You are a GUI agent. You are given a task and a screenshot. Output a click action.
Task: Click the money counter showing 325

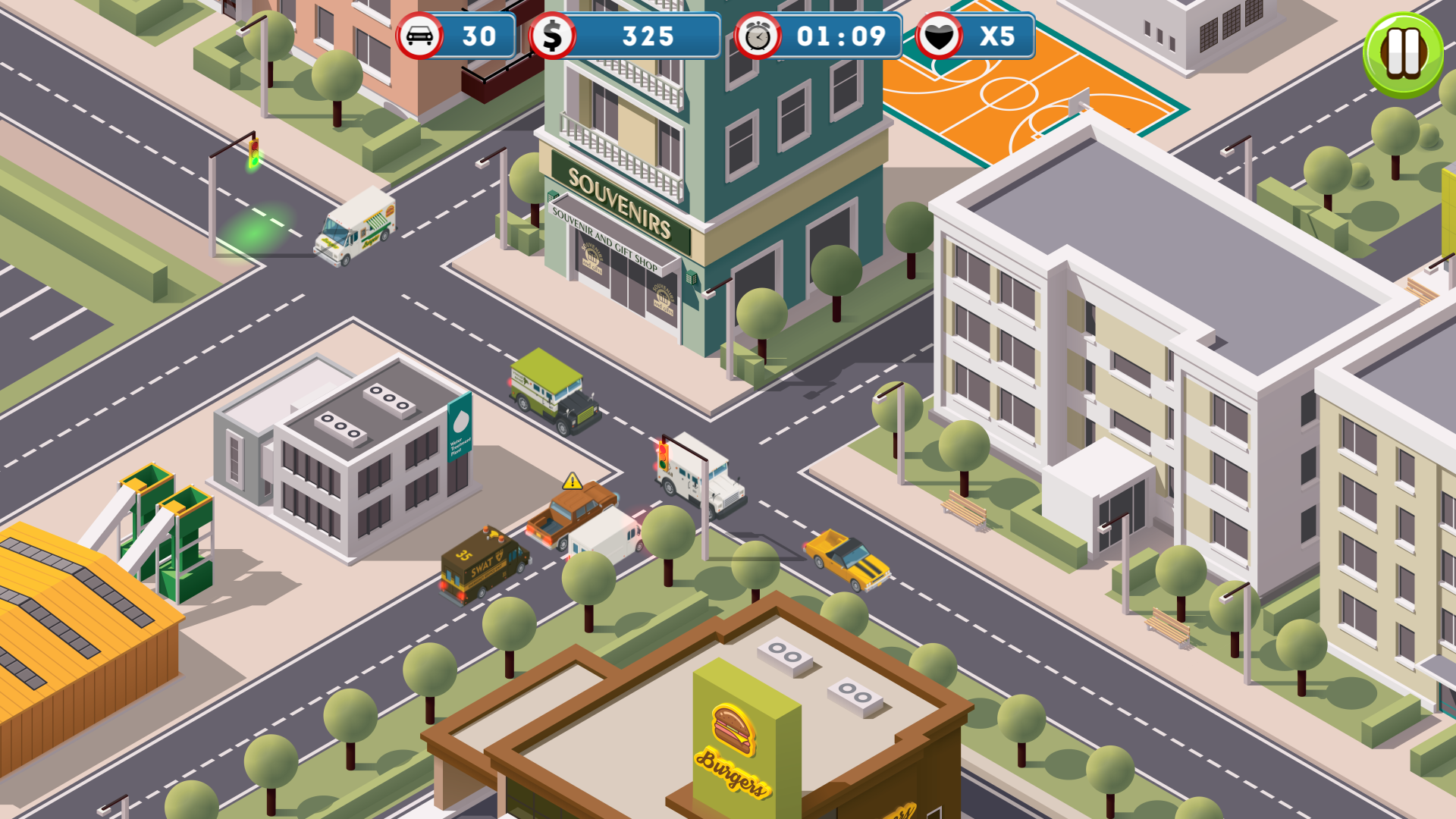click(x=648, y=35)
